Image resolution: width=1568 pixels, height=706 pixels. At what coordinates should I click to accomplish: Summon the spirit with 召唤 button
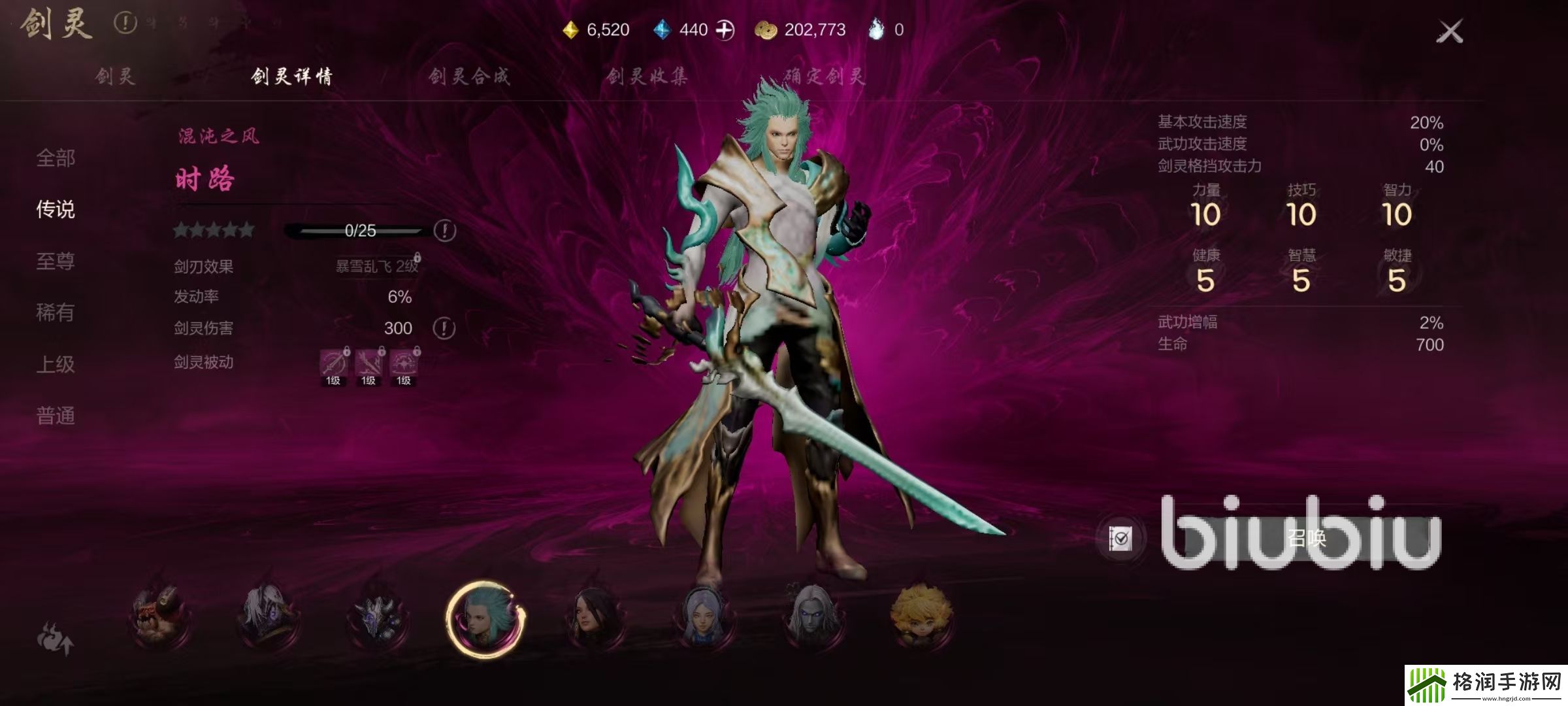click(x=1307, y=539)
